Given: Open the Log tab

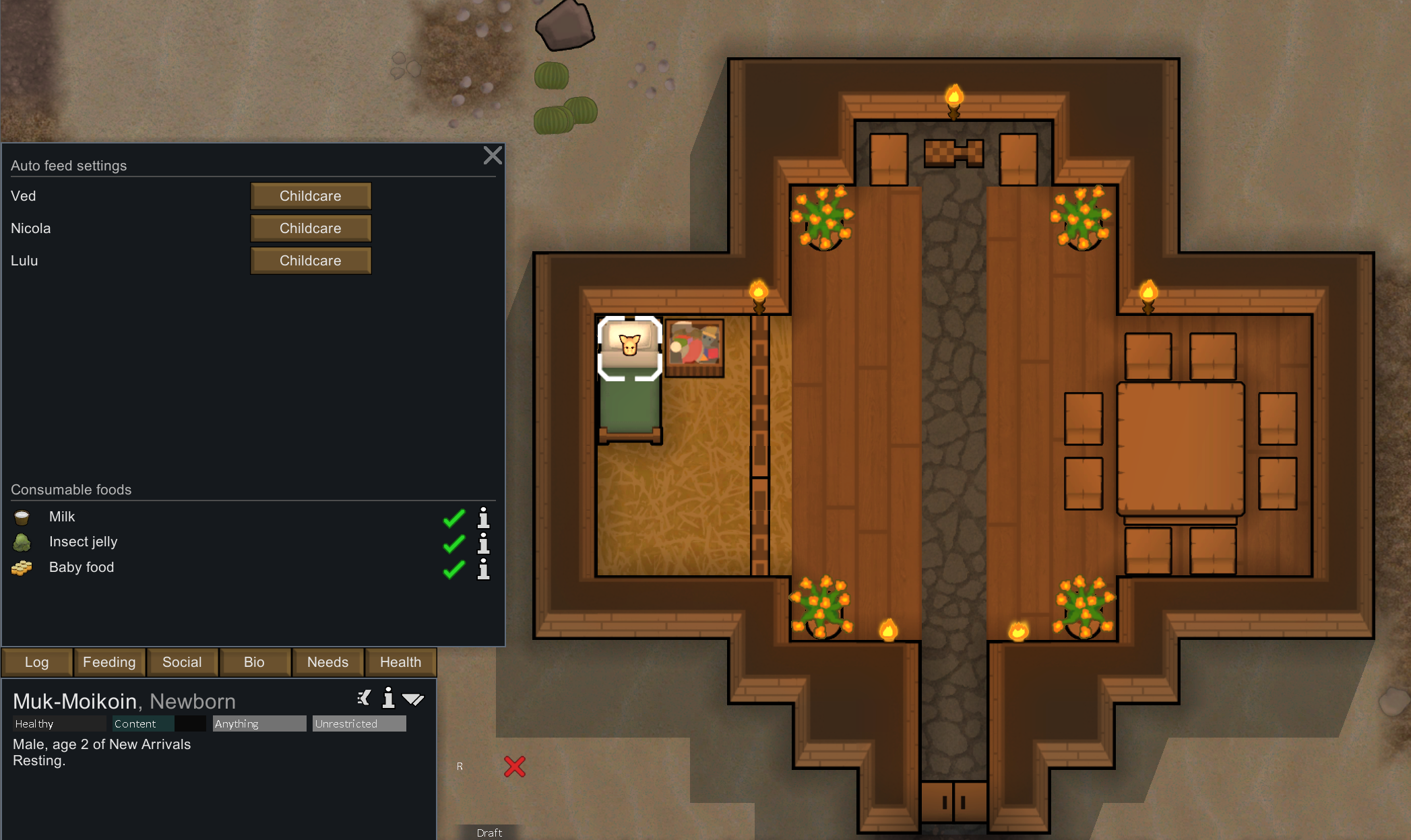Looking at the screenshot, I should click(x=37, y=662).
